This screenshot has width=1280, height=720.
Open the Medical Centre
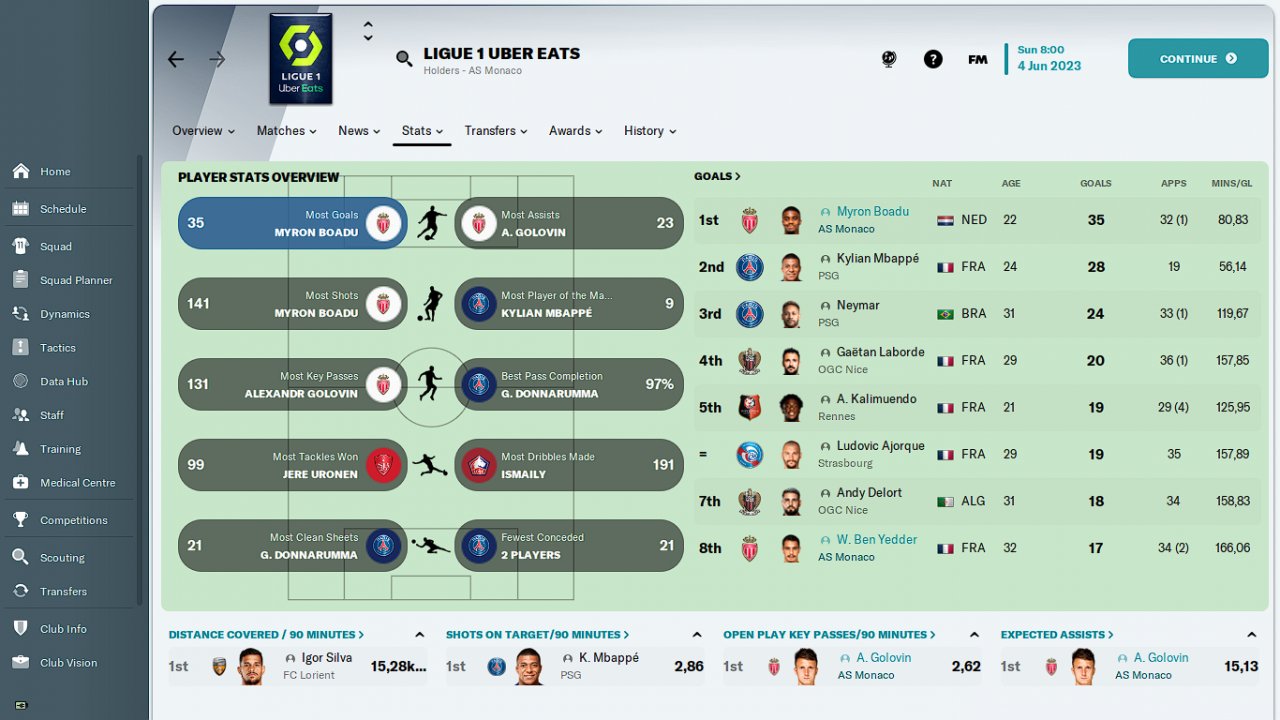click(77, 483)
